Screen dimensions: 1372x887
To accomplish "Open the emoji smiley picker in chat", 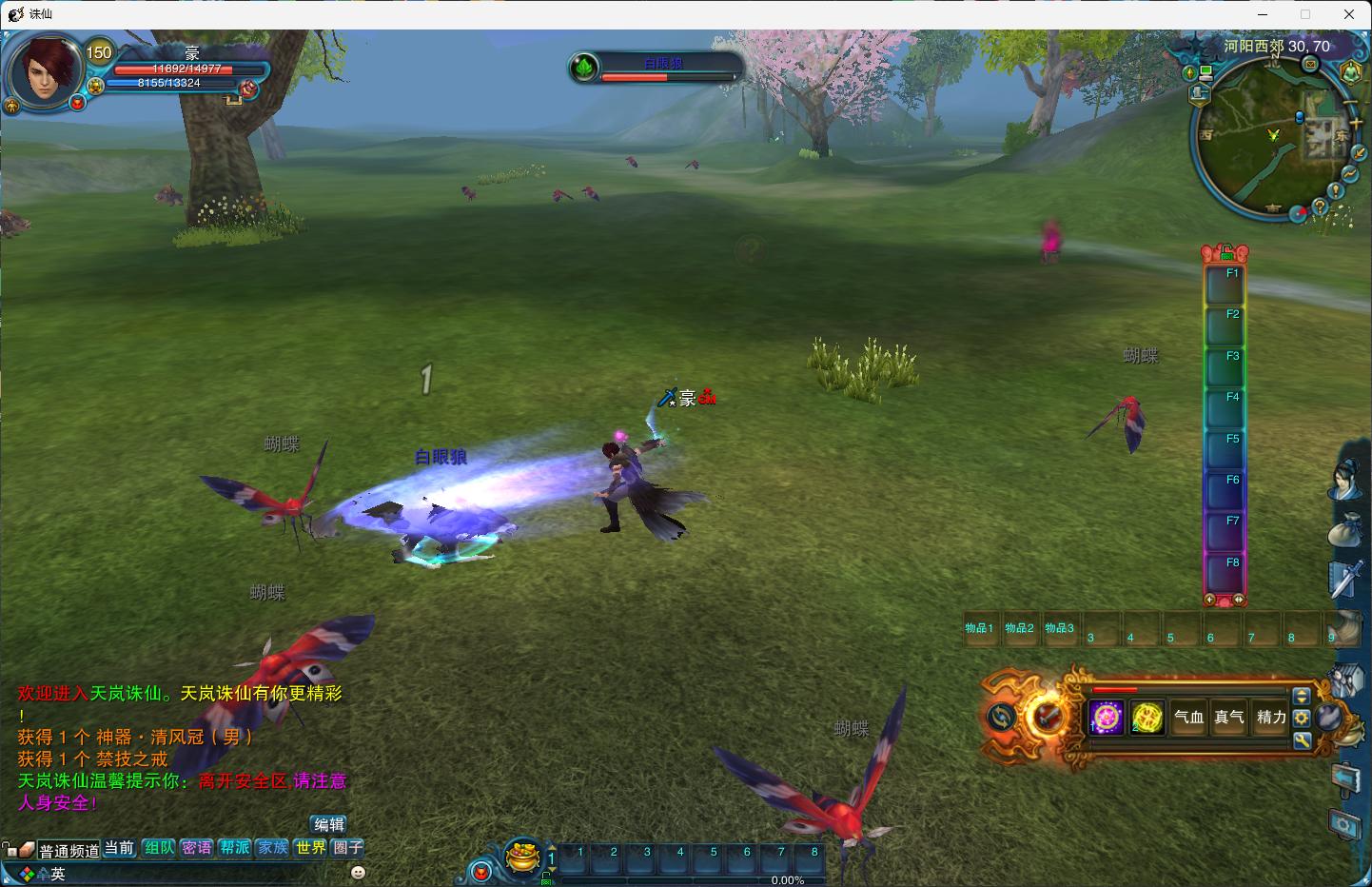I will 358,872.
